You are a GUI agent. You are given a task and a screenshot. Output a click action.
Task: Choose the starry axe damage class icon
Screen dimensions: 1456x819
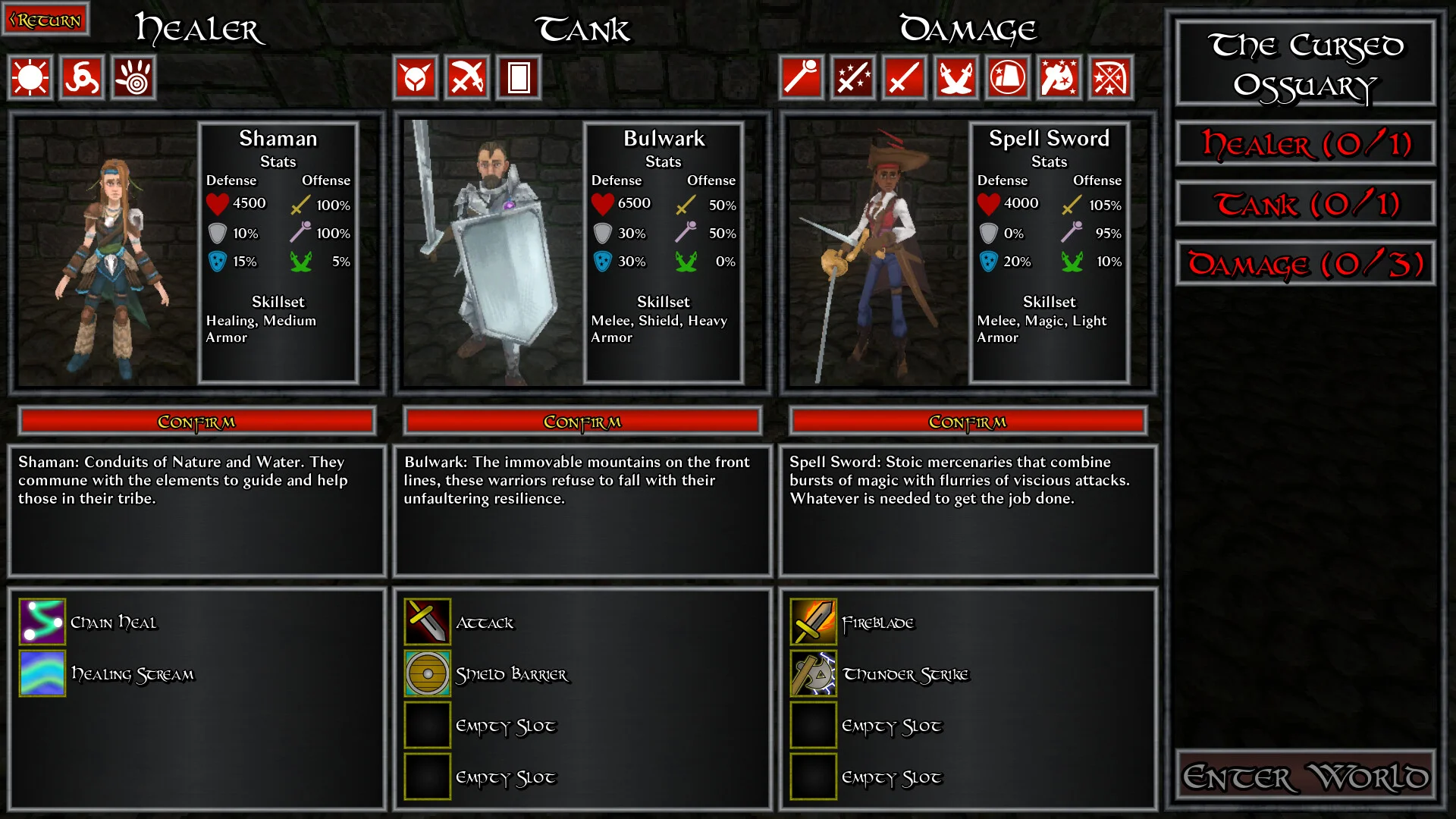coord(1059,77)
